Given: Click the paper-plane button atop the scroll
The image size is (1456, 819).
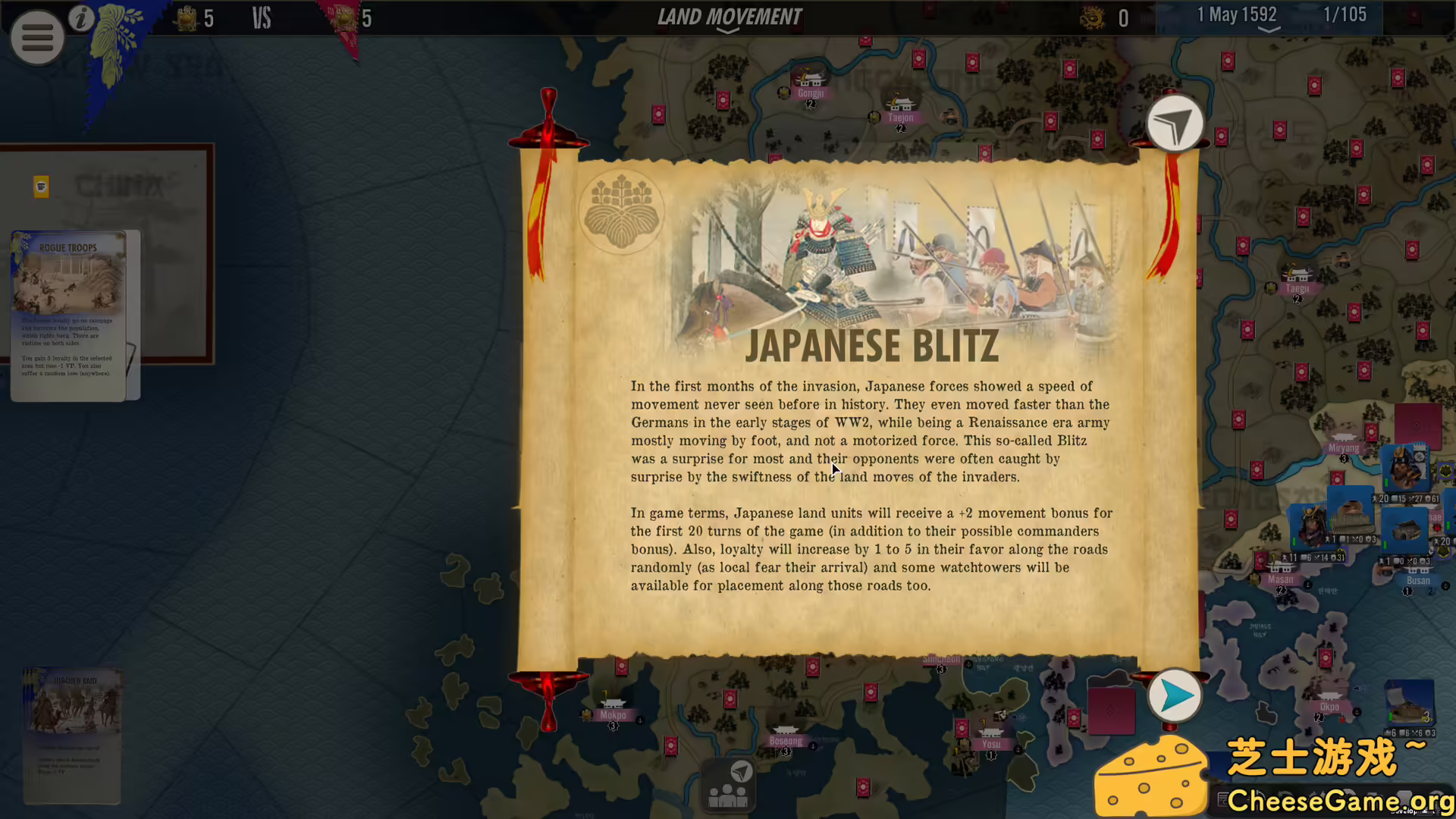Looking at the screenshot, I should point(1174,124).
